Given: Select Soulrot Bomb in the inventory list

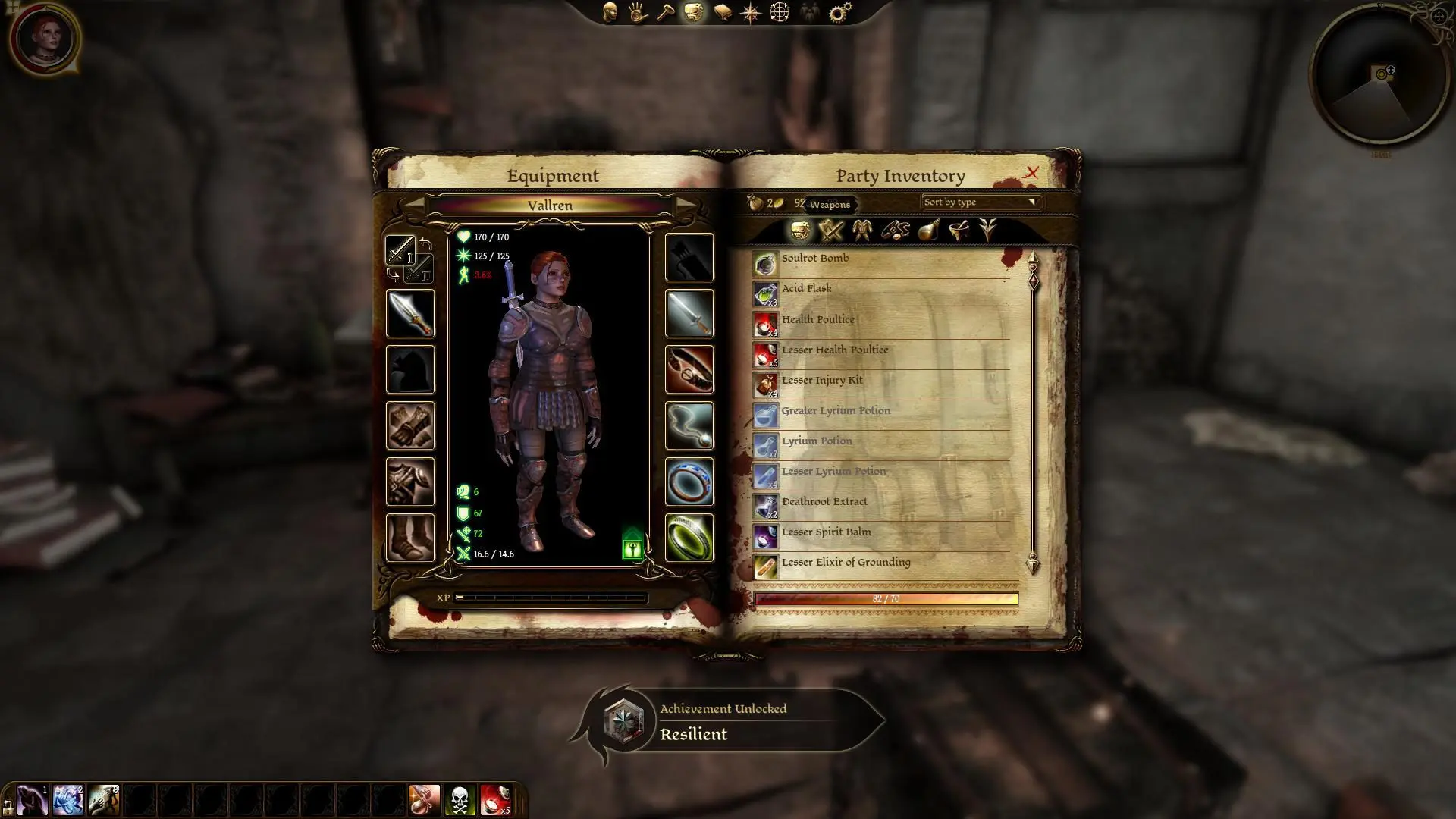Looking at the screenshot, I should coord(815,259).
